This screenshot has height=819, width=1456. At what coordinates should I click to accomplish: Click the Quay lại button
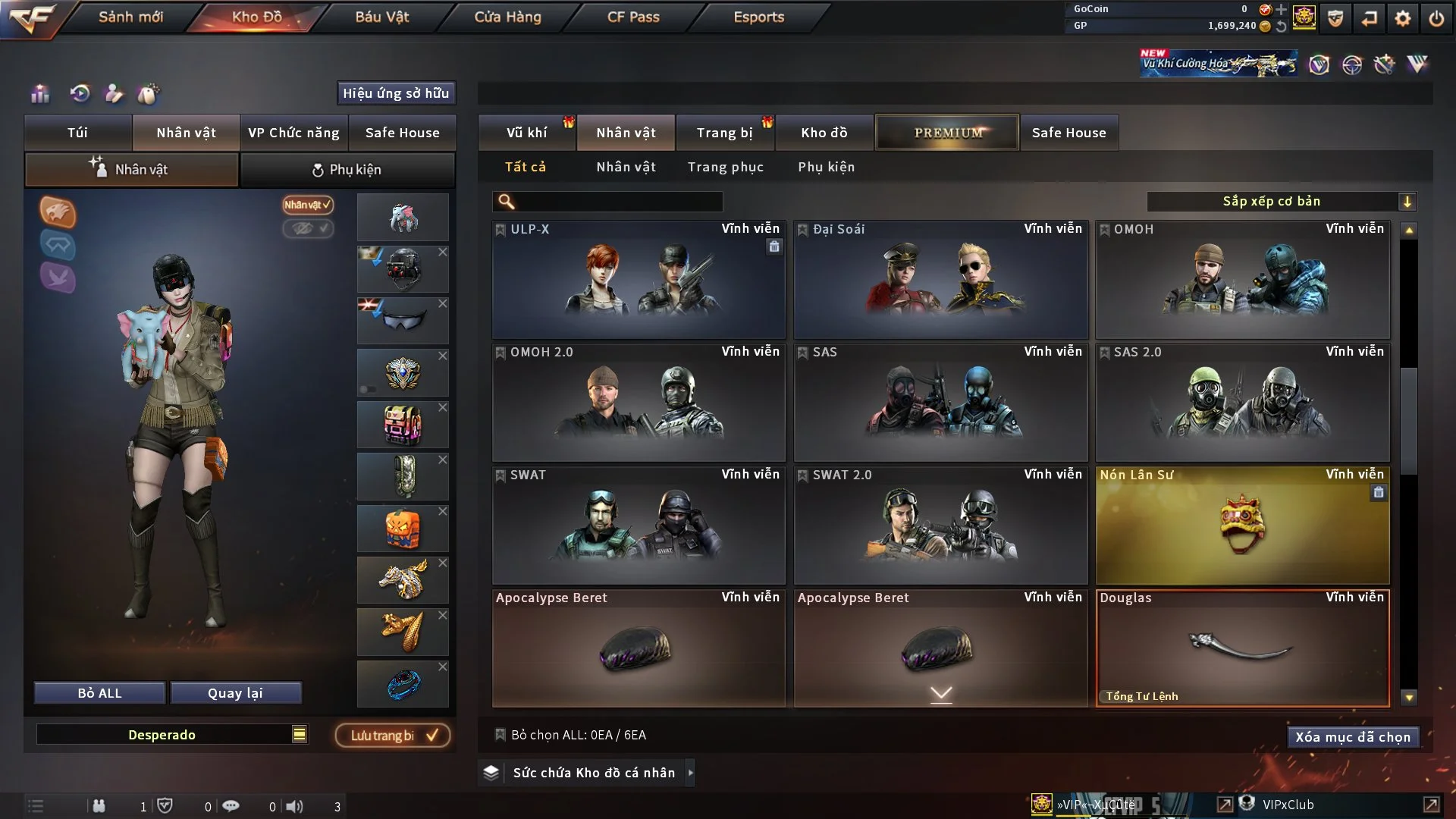point(235,693)
